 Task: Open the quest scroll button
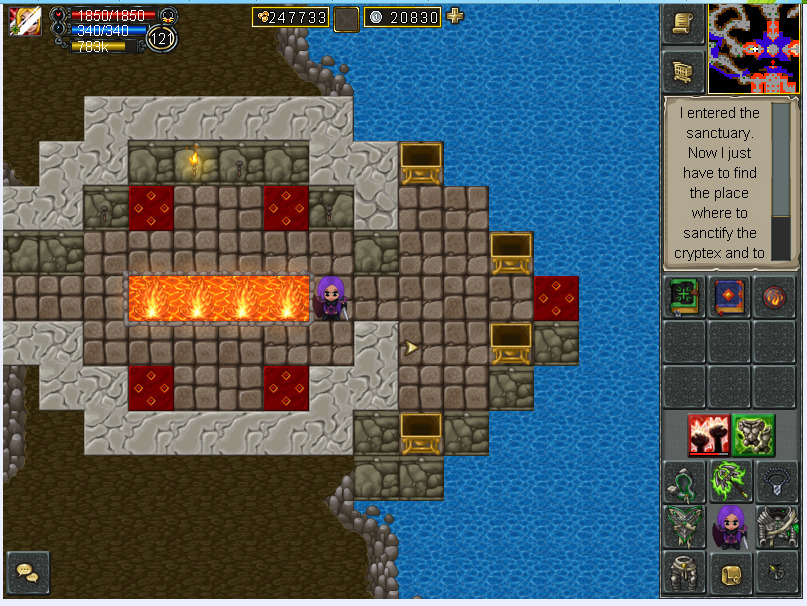[683, 25]
